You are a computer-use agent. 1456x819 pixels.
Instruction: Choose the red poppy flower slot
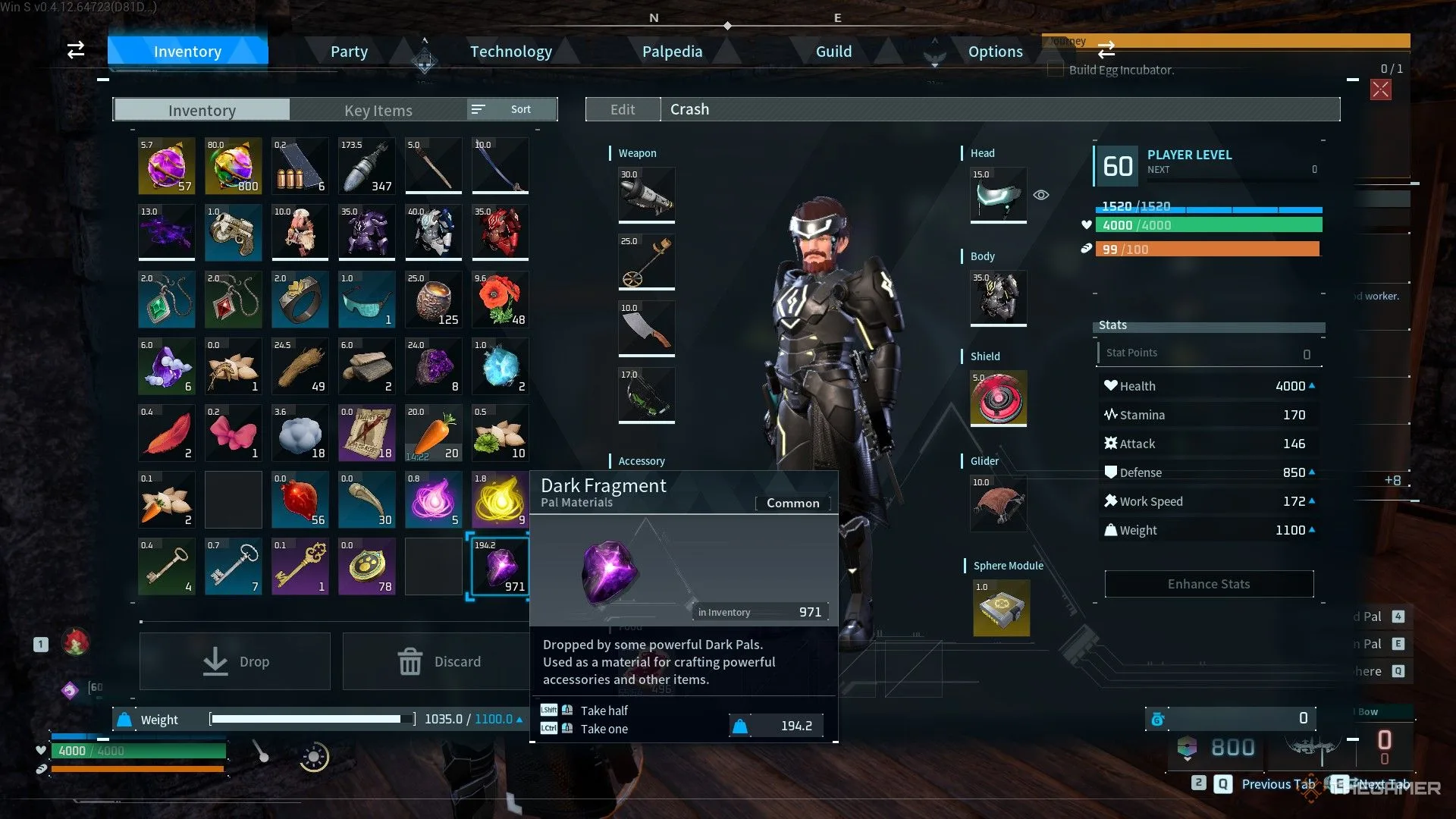[500, 300]
